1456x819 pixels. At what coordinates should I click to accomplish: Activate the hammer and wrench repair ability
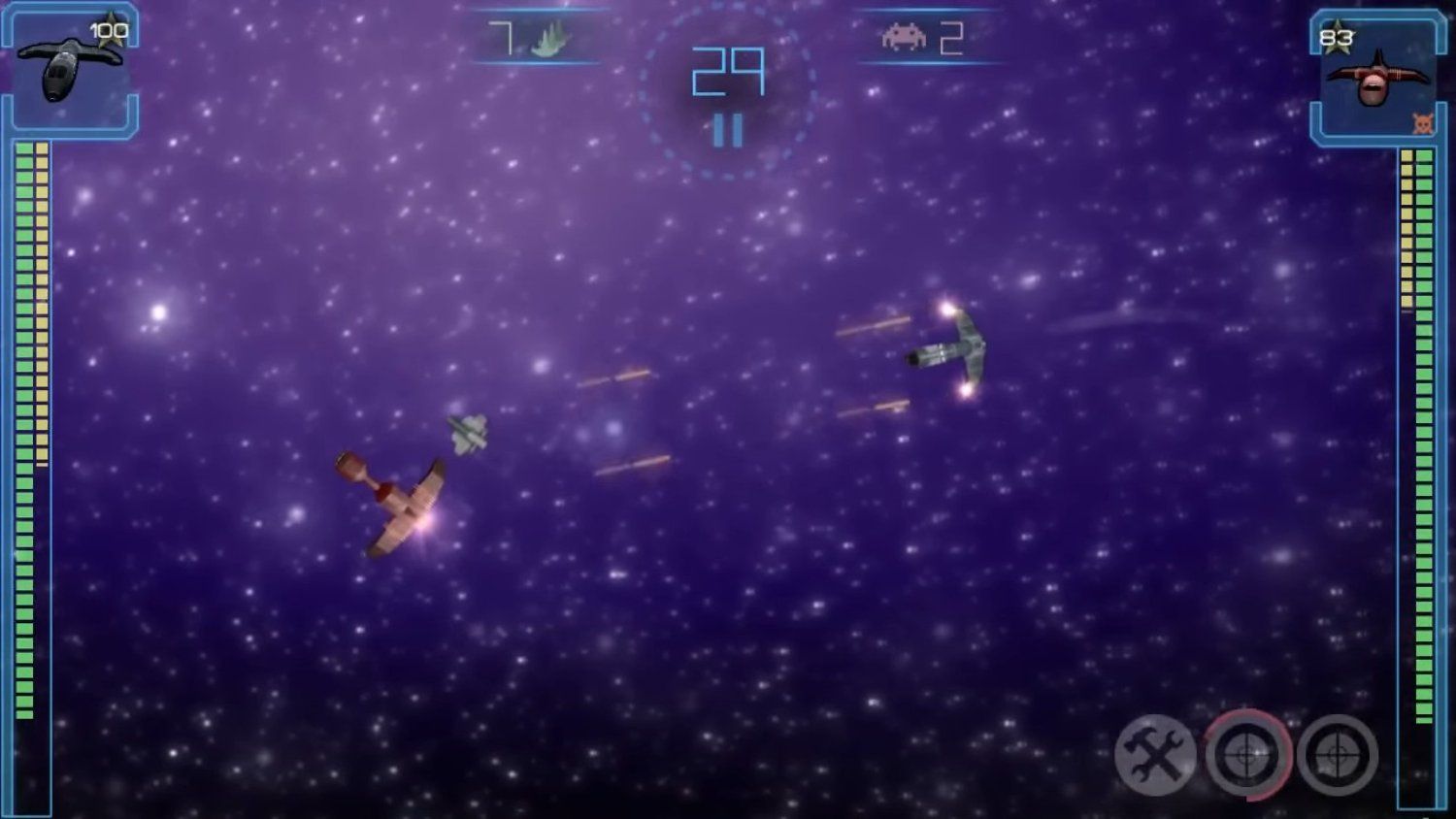(x=1154, y=755)
